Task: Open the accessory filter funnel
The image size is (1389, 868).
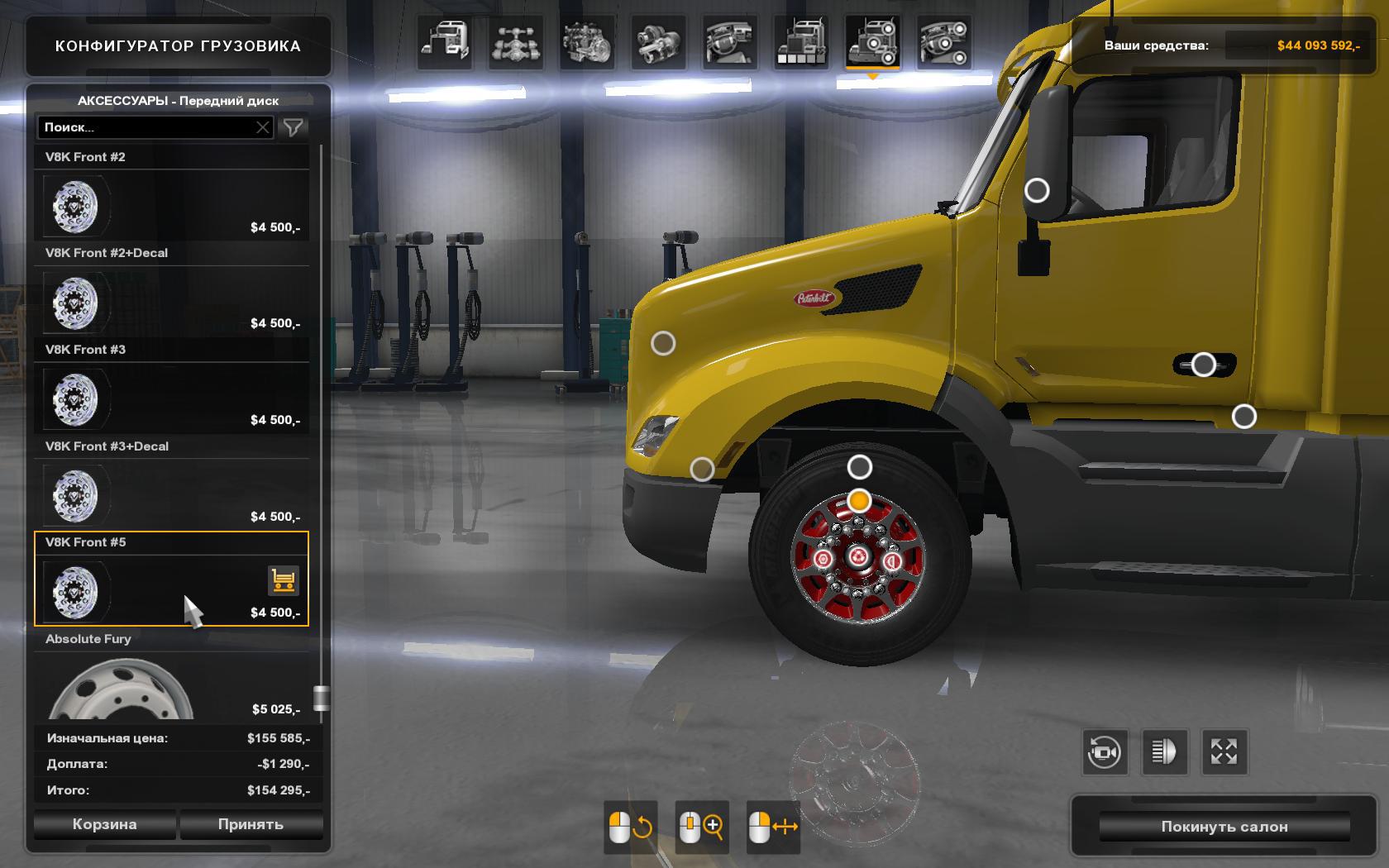Action: (294, 127)
